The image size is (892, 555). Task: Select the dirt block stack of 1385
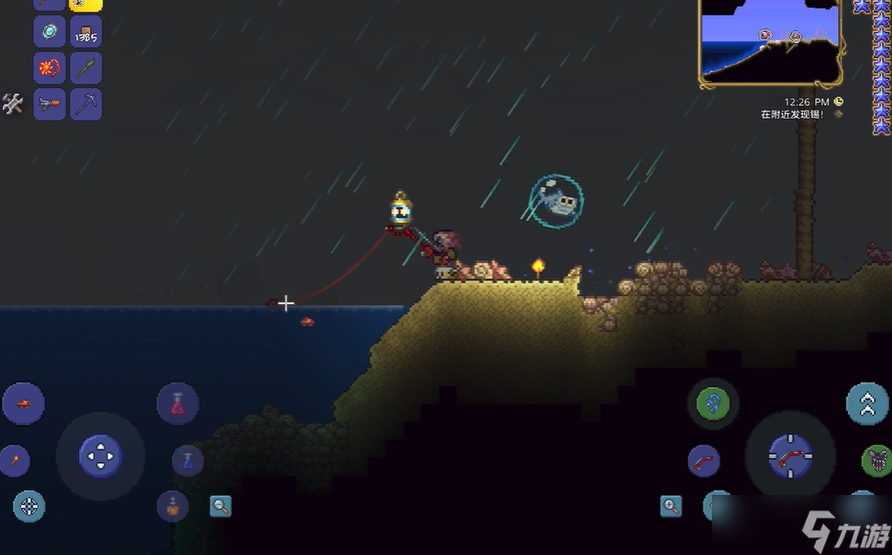86,32
